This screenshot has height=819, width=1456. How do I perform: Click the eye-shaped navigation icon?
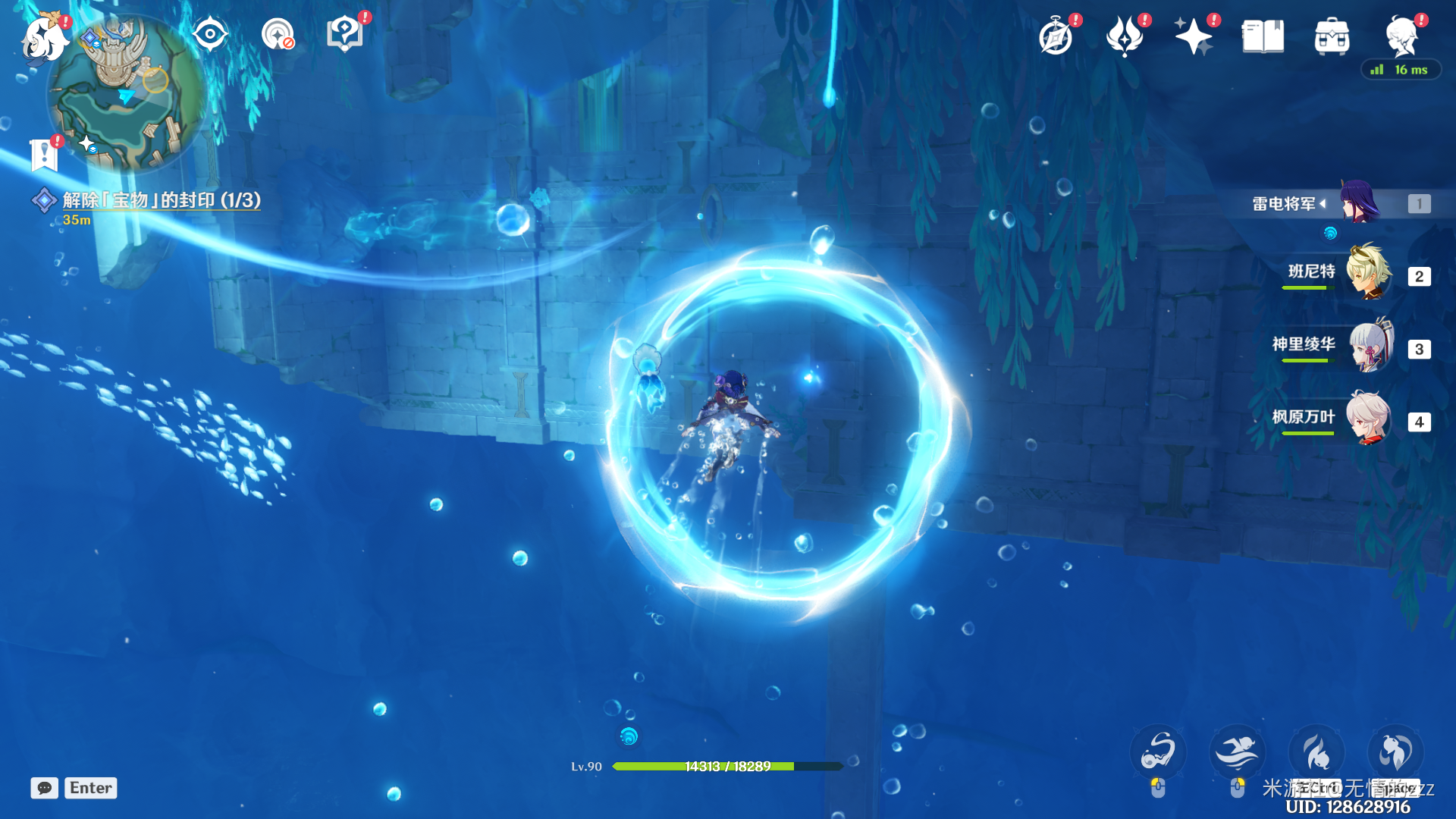tap(210, 34)
